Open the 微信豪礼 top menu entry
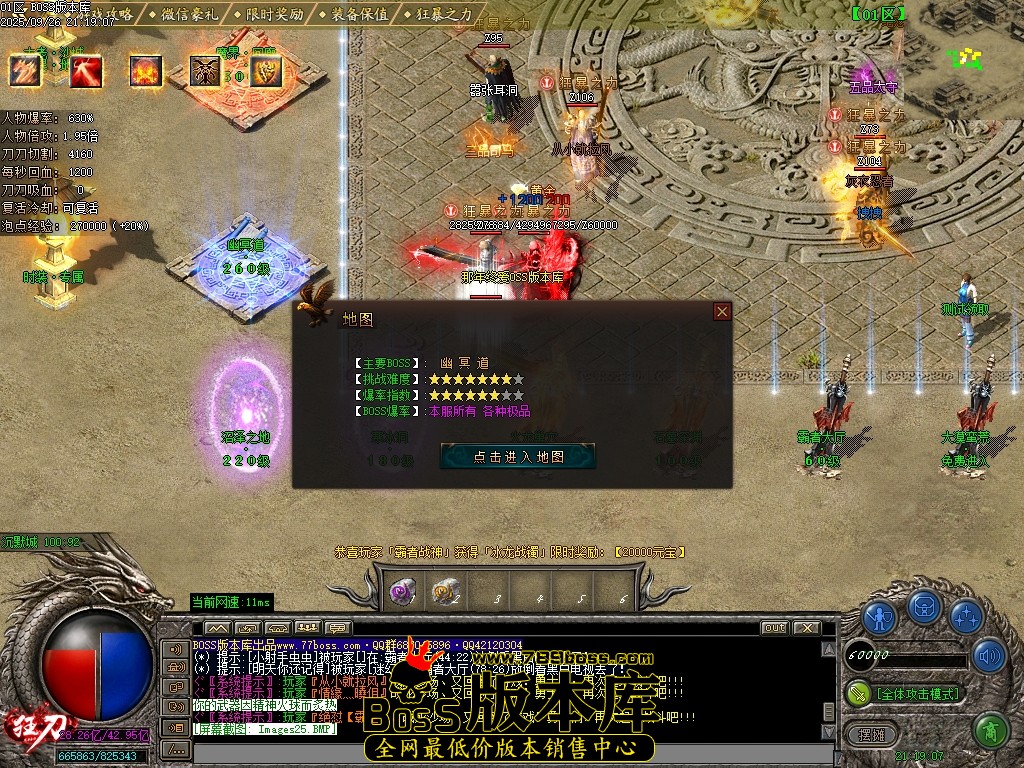 tap(191, 14)
